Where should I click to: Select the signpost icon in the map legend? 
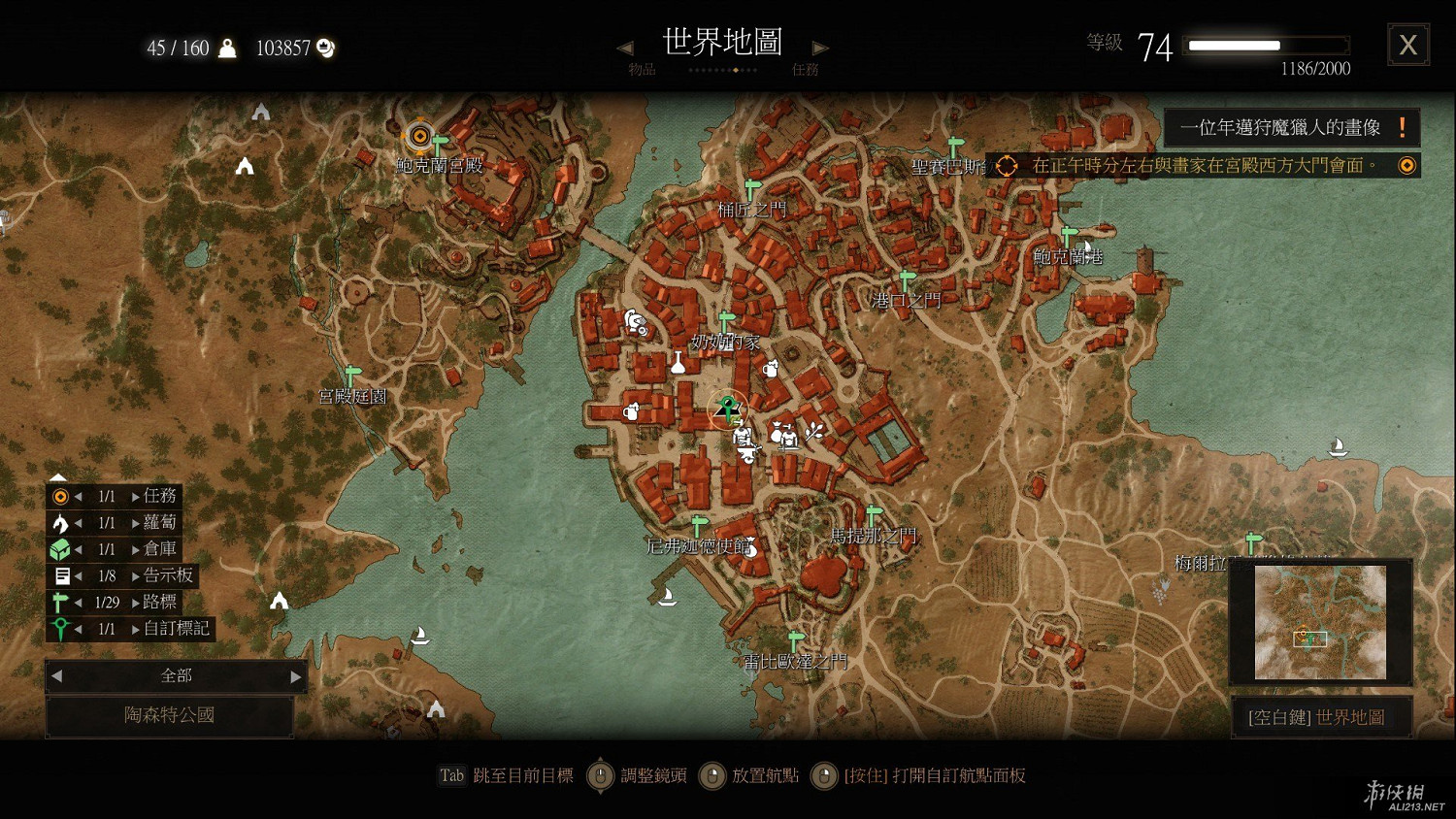(x=60, y=602)
